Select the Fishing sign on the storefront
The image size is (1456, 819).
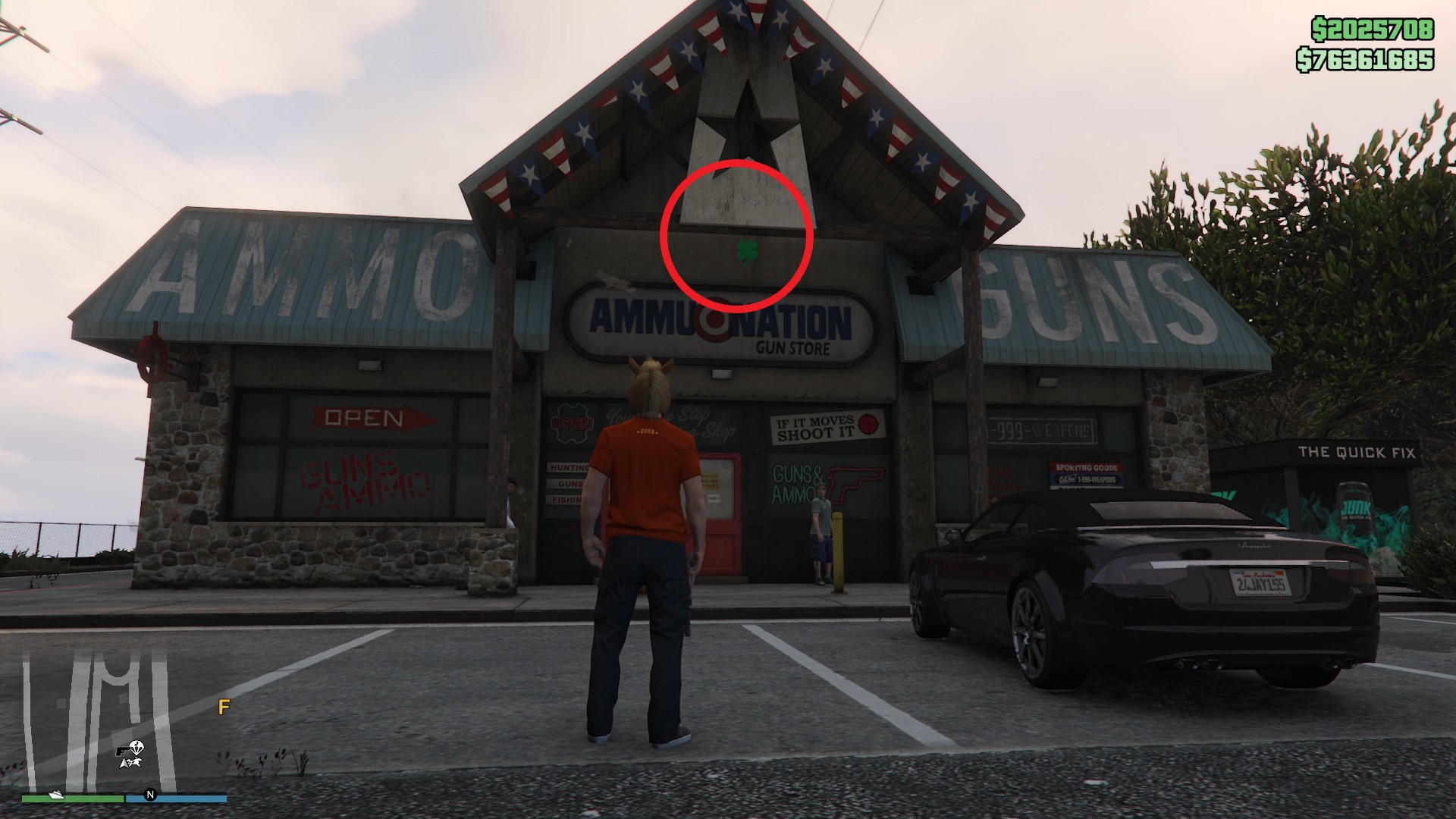pos(566,500)
